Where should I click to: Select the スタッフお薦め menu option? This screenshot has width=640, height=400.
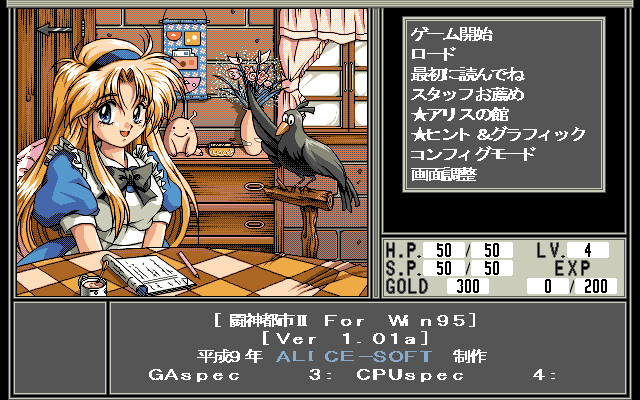click(467, 94)
